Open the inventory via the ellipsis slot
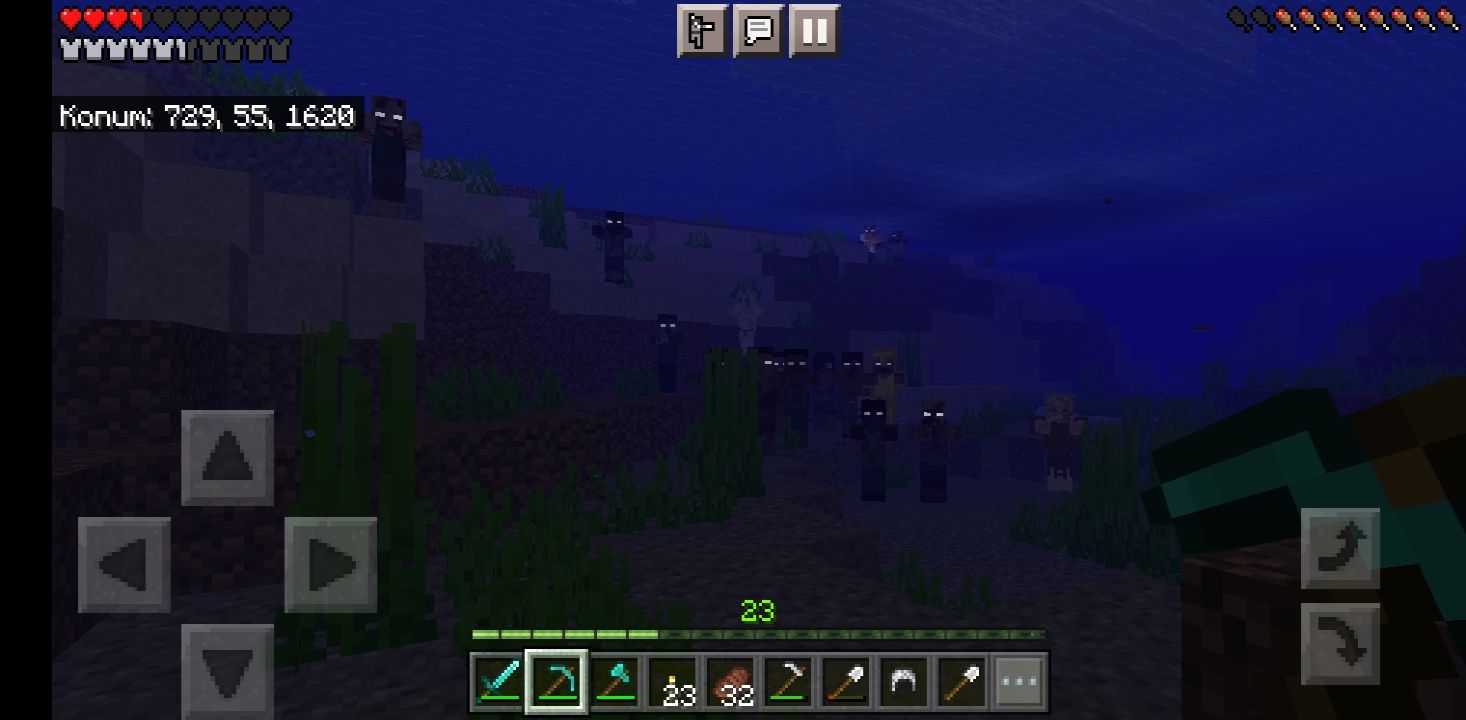Image resolution: width=1466 pixels, height=720 pixels. coord(1017,681)
